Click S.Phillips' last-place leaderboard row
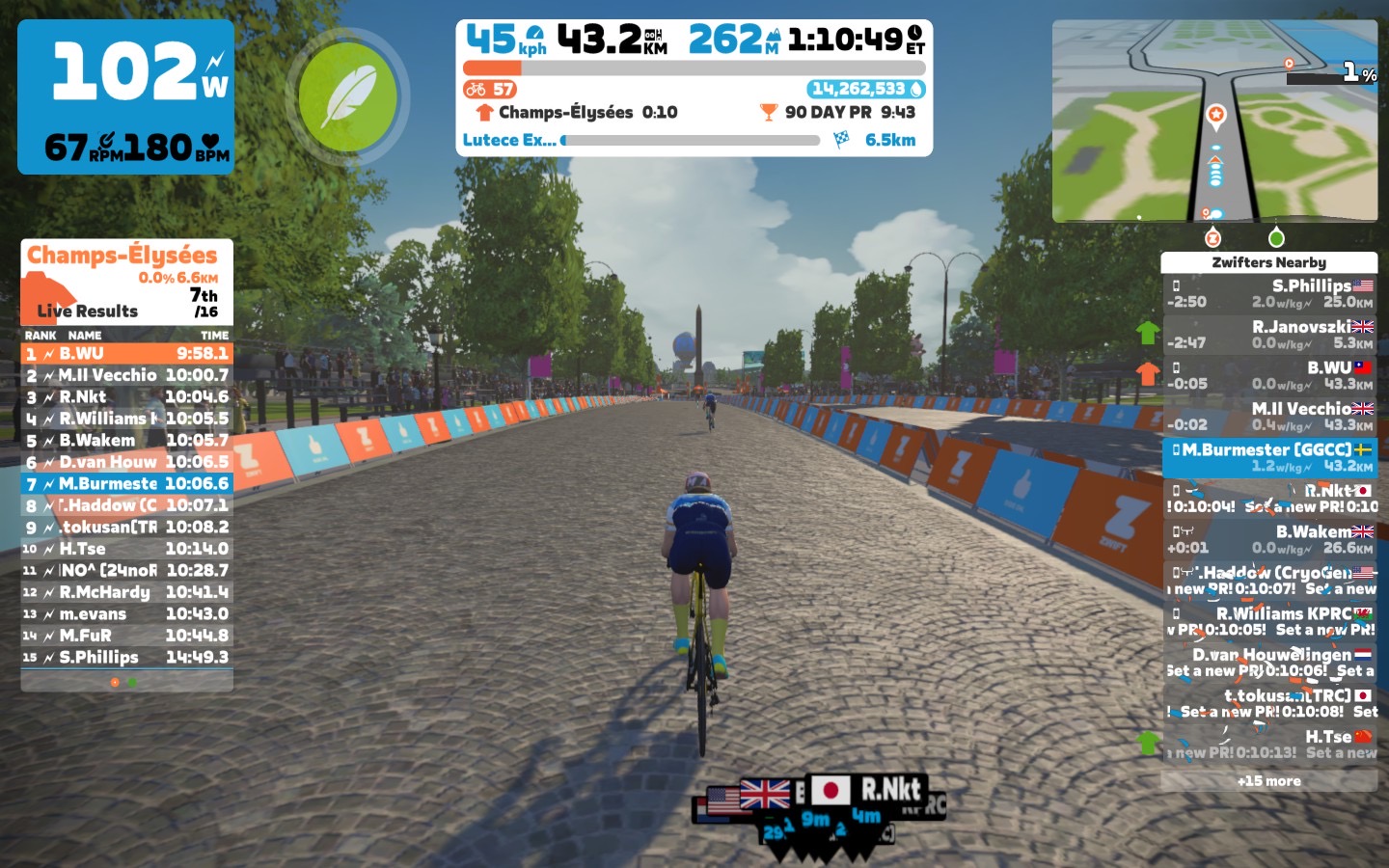The height and width of the screenshot is (868, 1389). 126,658
